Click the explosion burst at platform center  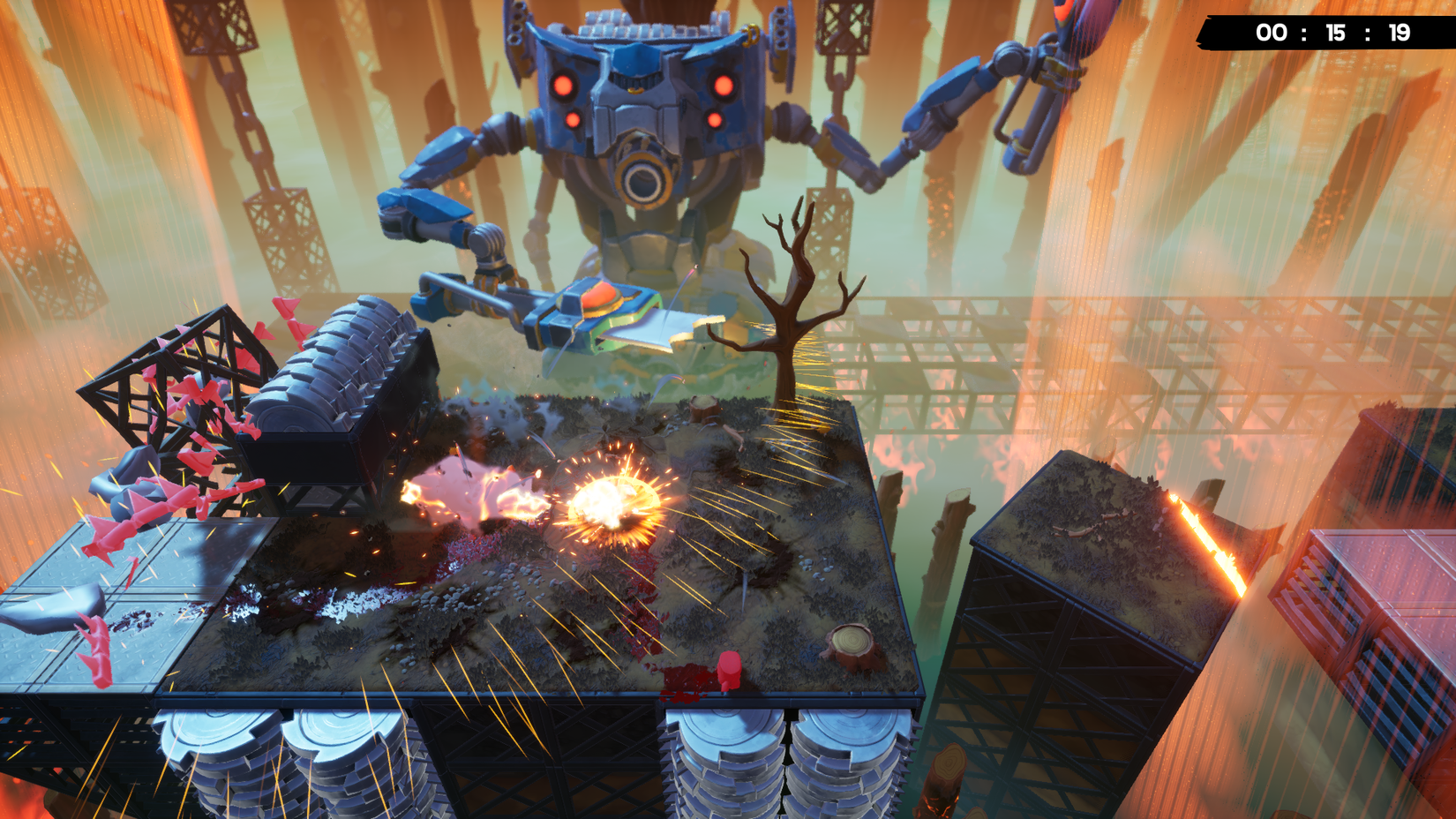pos(612,503)
